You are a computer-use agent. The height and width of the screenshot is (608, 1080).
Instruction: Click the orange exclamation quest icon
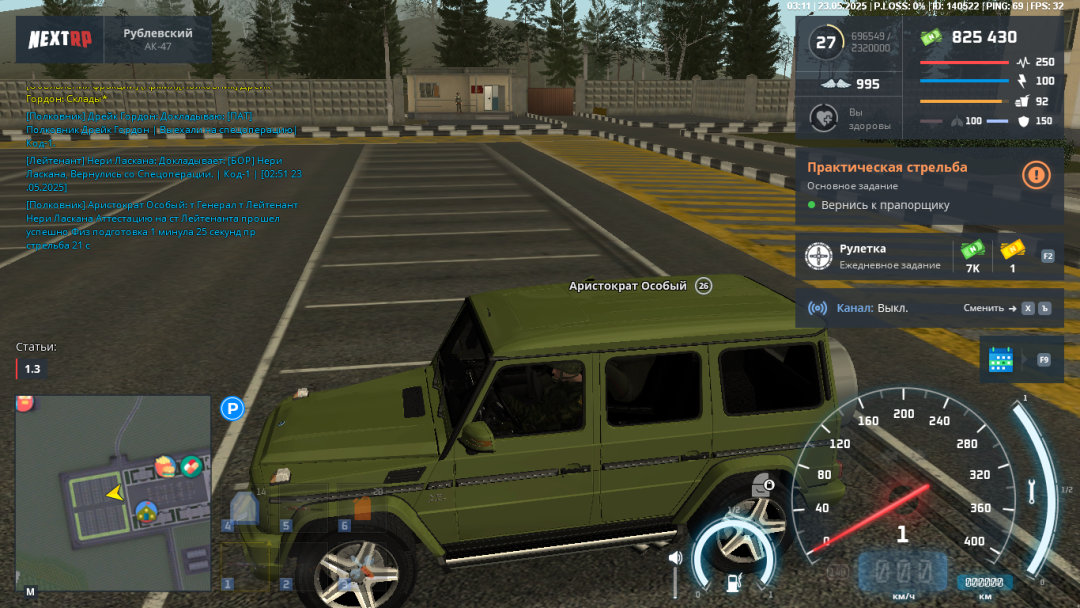tap(1036, 175)
